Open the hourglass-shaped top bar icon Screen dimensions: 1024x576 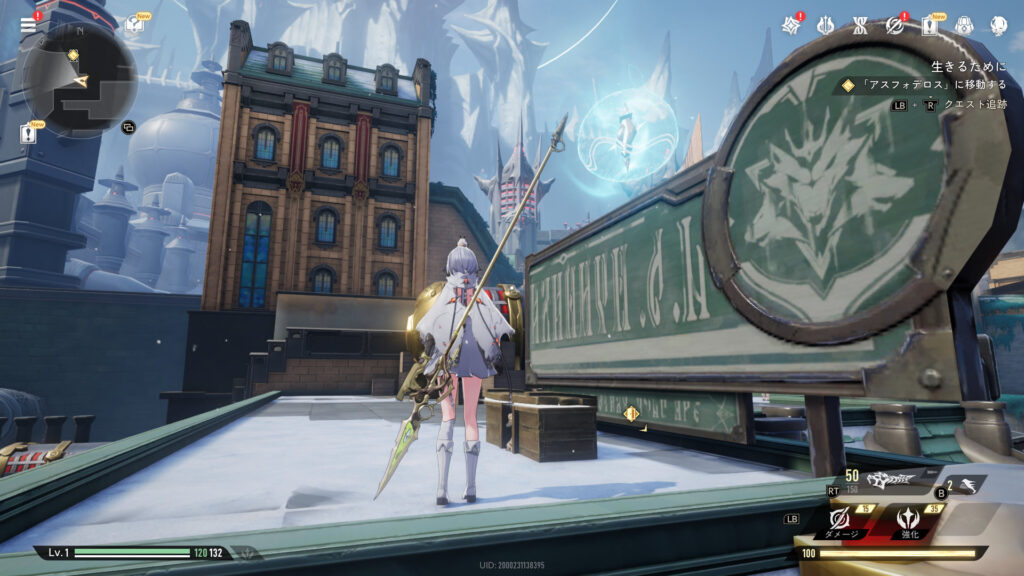click(860, 25)
